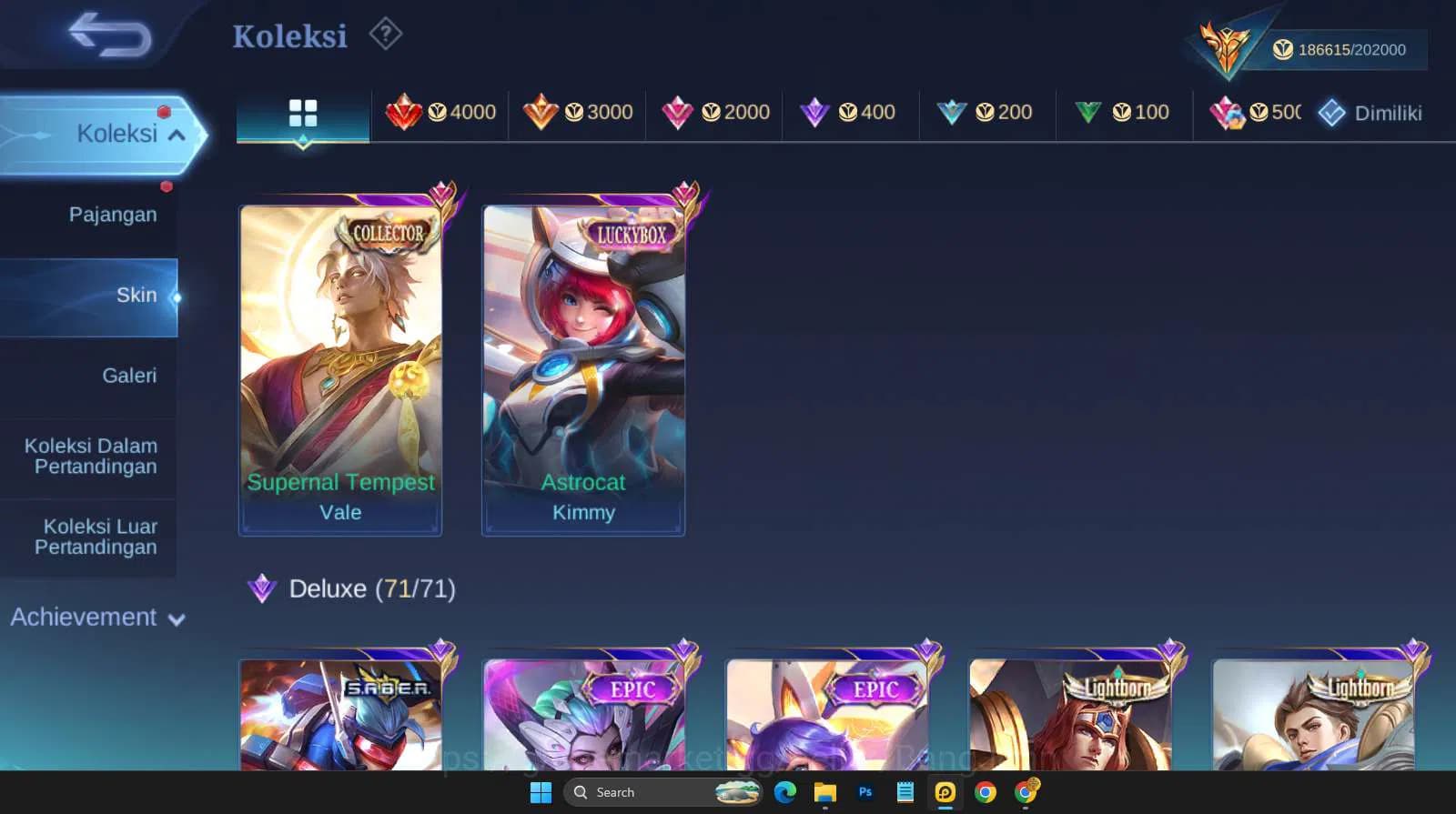Open the help icon beside Koleksi title
Screen dimensions: 1456x814
coord(387,33)
